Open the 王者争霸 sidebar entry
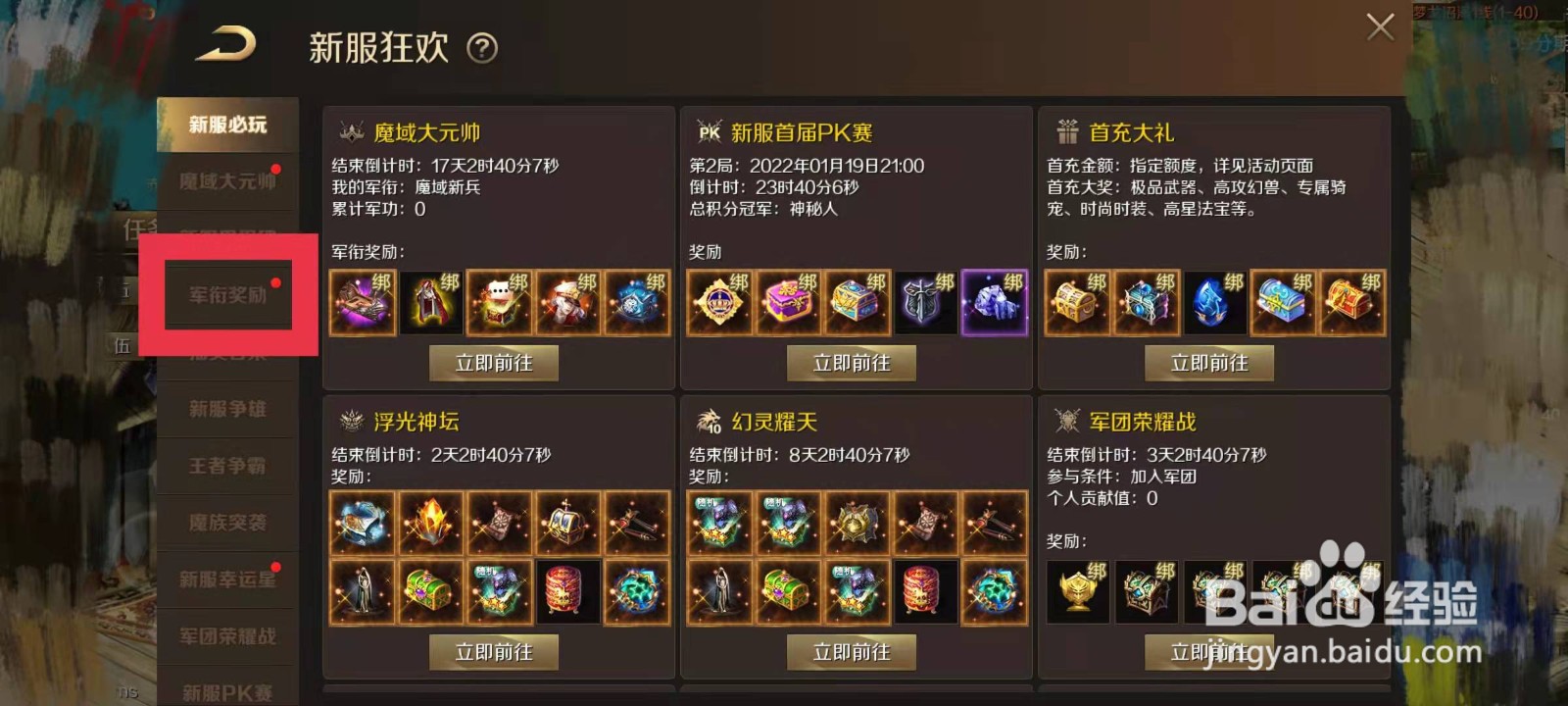 coord(227,466)
